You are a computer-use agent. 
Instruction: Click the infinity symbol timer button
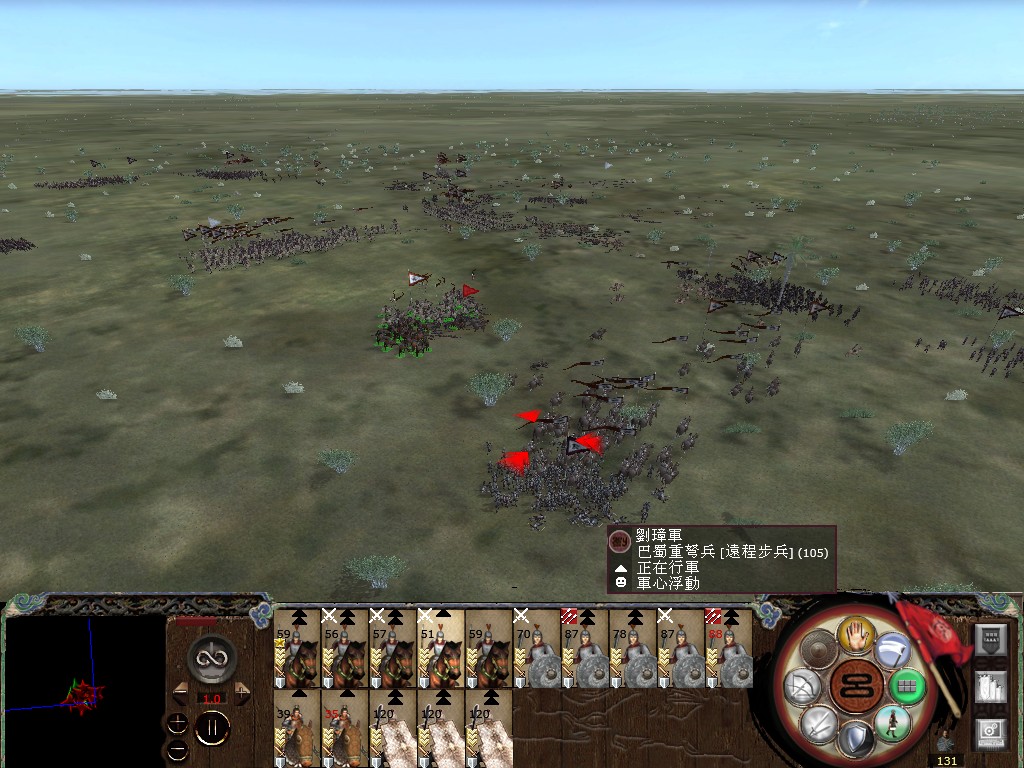click(211, 657)
